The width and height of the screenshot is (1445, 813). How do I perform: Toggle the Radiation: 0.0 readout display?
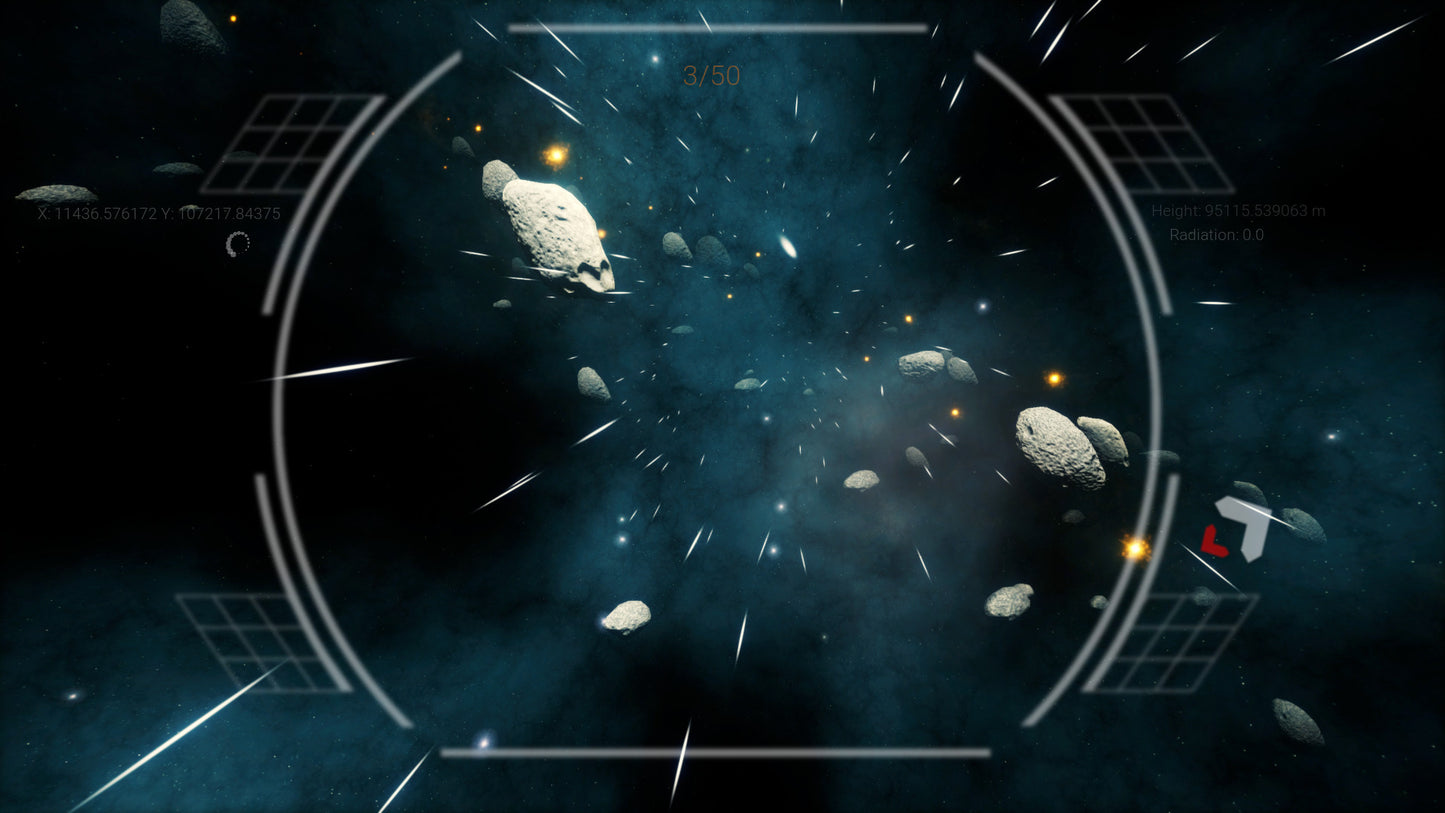coord(1216,234)
